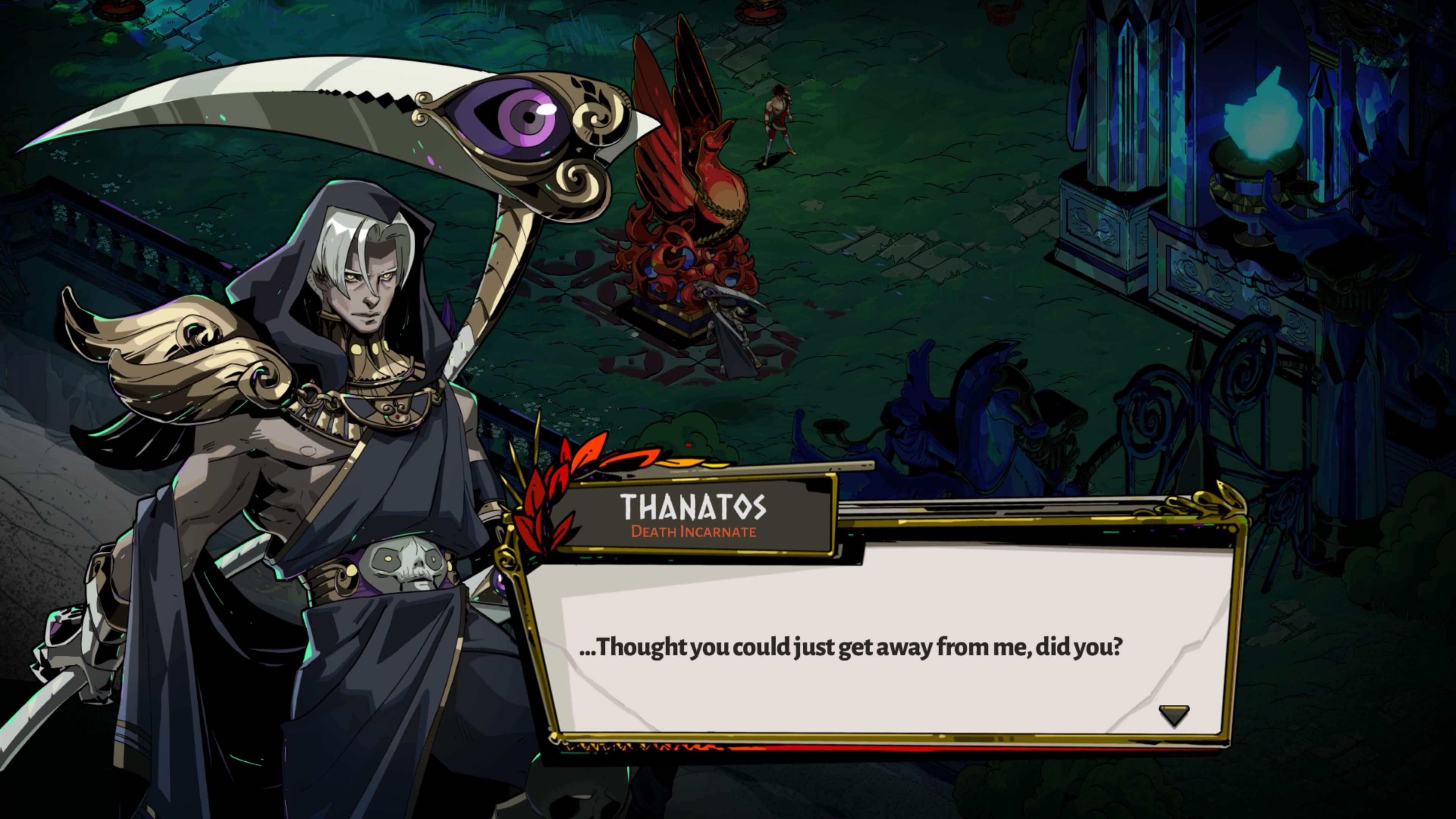Screen dimensions: 1456x819
Task: Advance dialogue with the down arrow
Action: (1174, 714)
